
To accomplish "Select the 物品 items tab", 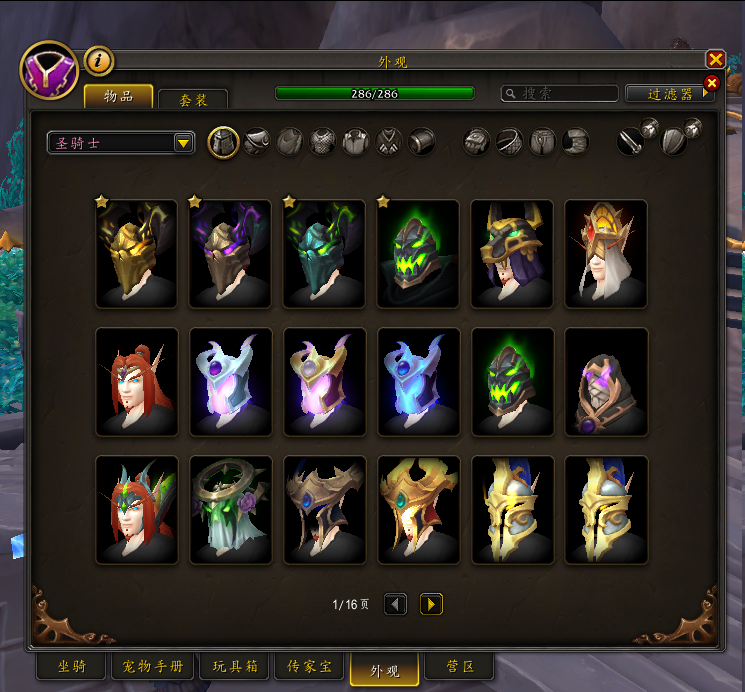I will click(118, 96).
